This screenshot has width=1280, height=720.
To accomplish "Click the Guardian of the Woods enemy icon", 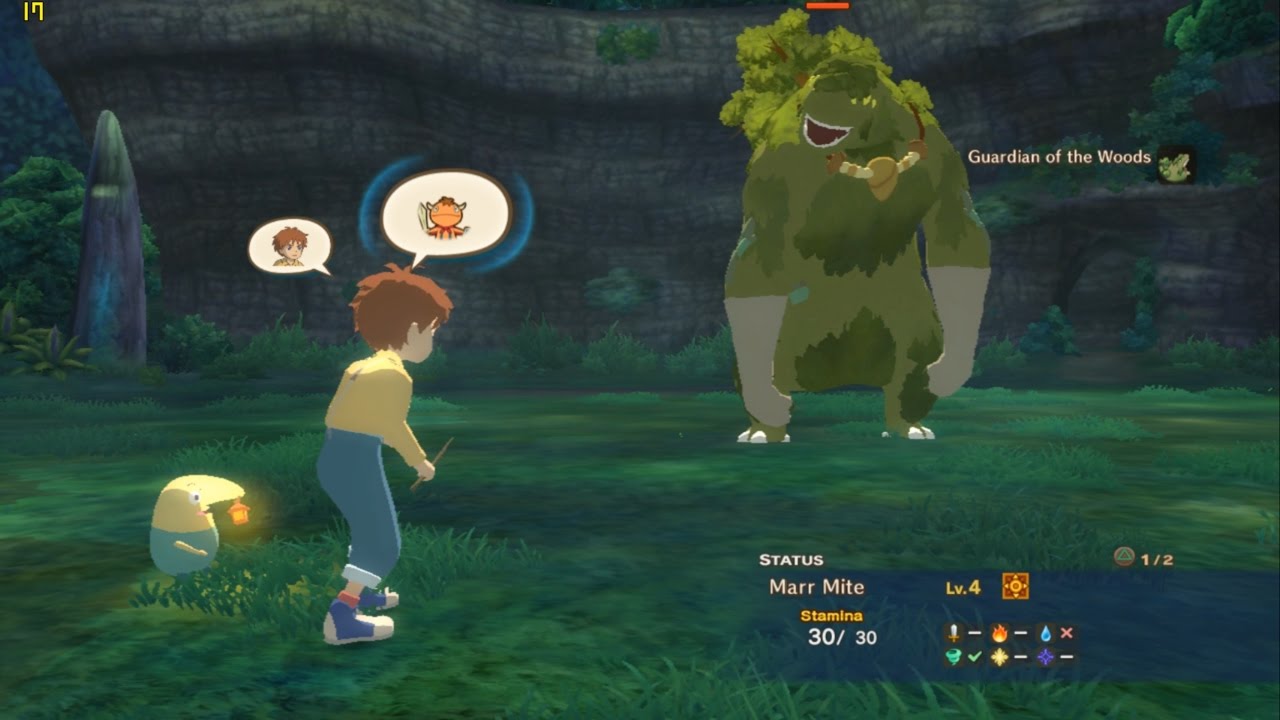I will [1176, 164].
